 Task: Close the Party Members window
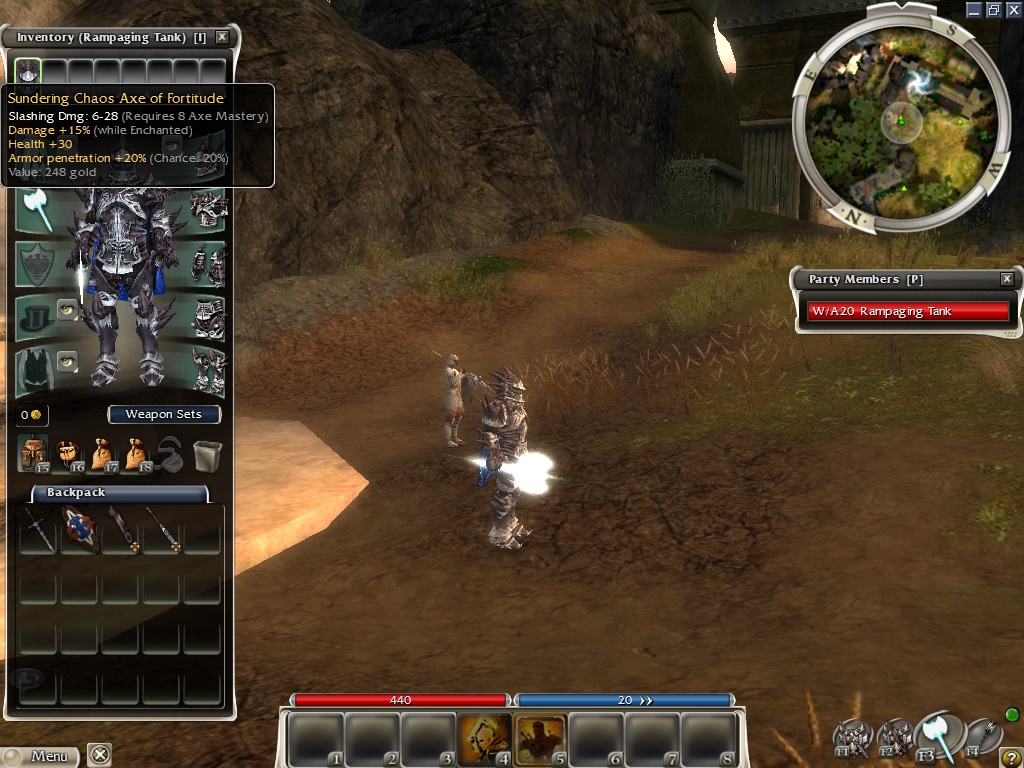click(x=1007, y=279)
